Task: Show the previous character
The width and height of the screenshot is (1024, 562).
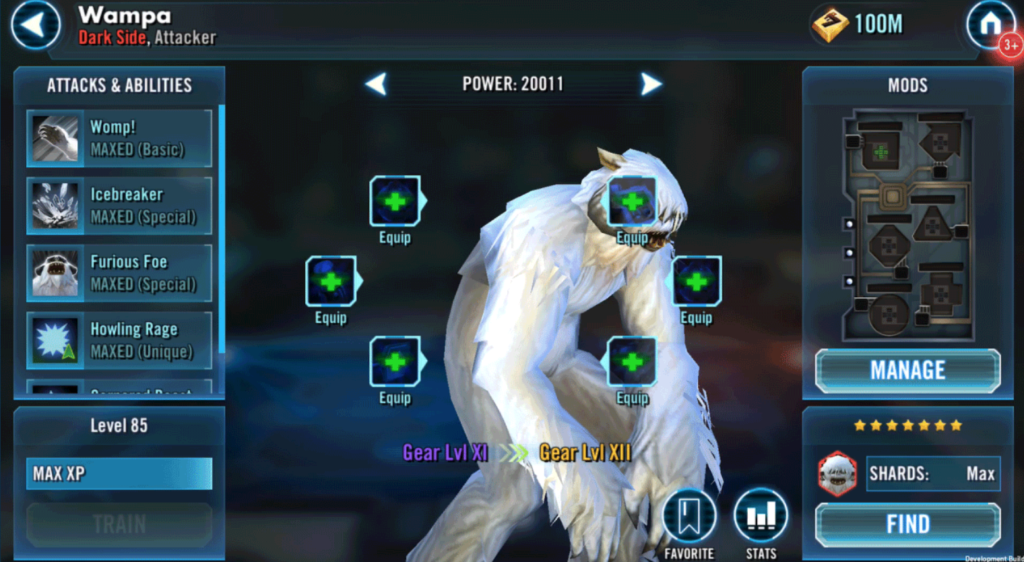Action: 376,85
